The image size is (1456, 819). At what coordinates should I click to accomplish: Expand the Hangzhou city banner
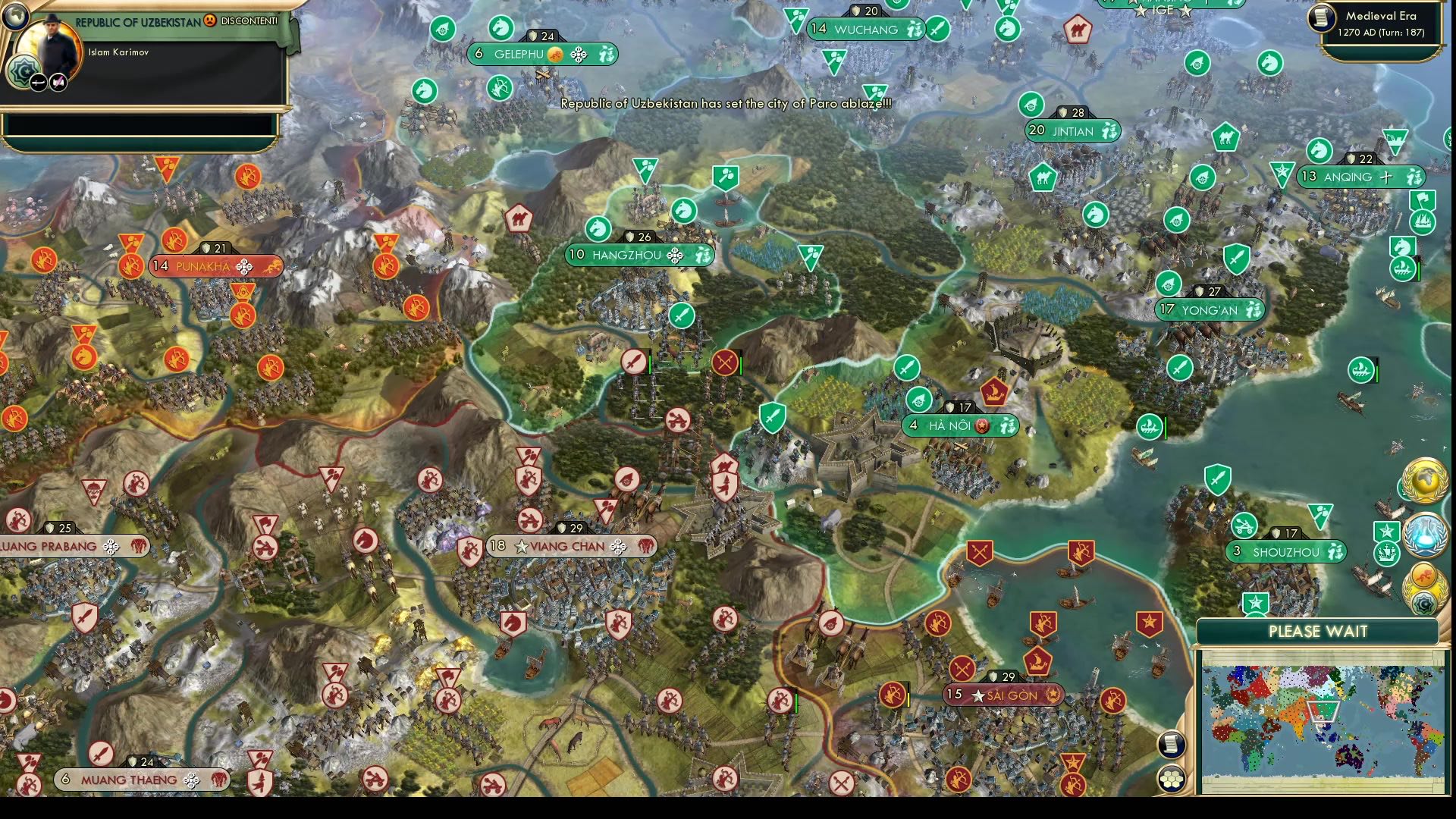click(x=637, y=255)
